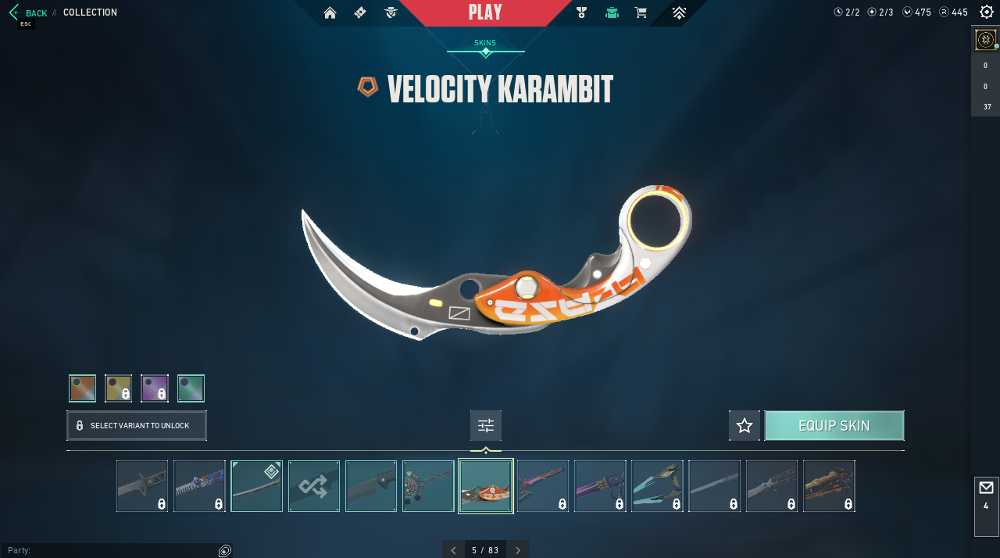
Task: Go to the next page of skins
Action: coord(518,550)
